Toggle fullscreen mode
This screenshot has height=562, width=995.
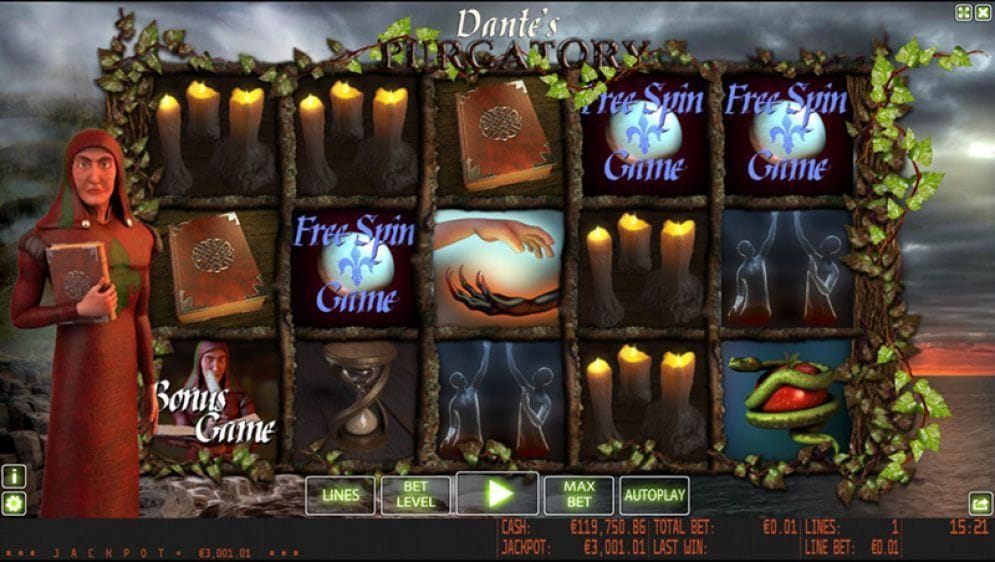[x=964, y=12]
